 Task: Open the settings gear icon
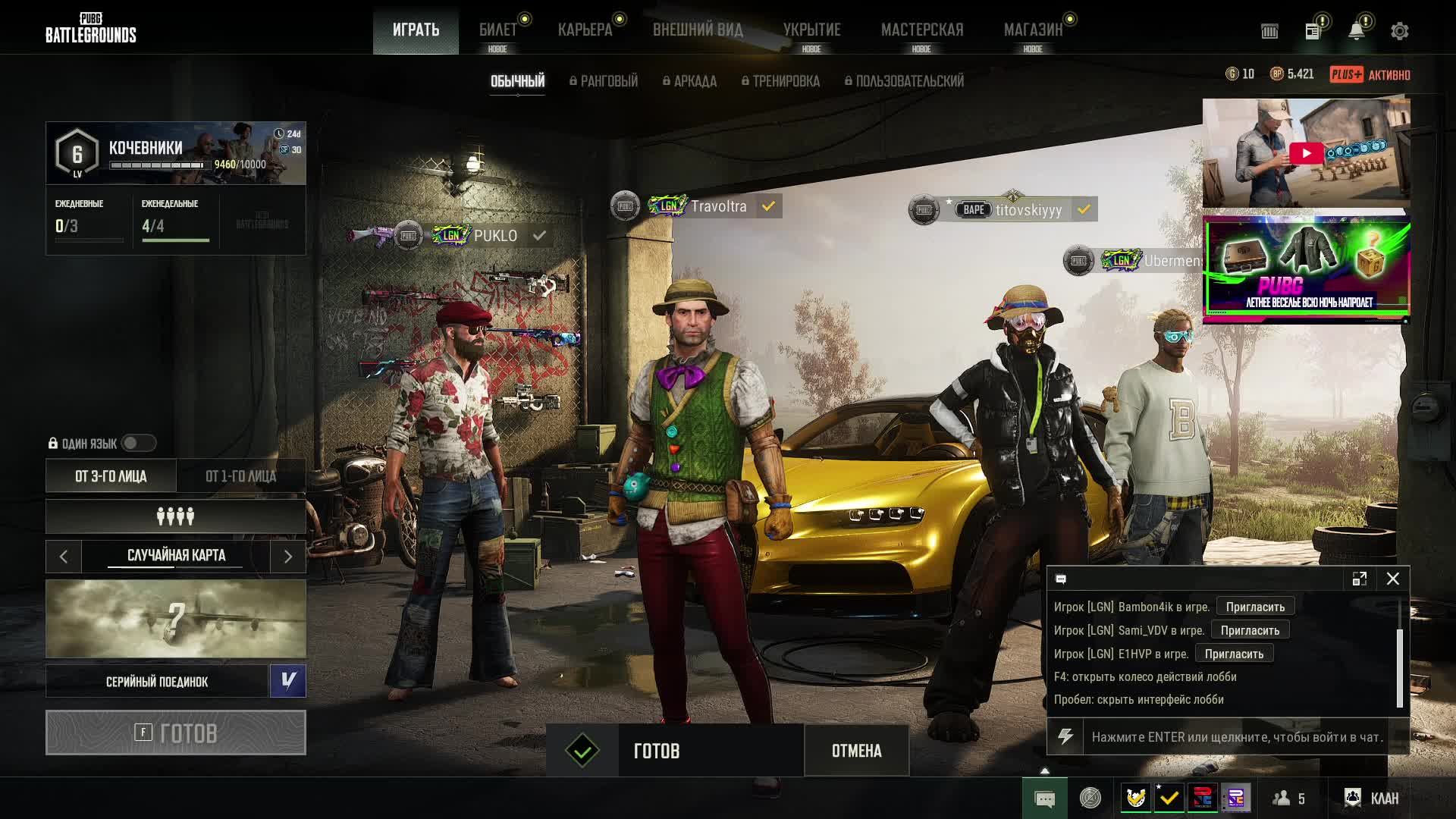(1399, 31)
